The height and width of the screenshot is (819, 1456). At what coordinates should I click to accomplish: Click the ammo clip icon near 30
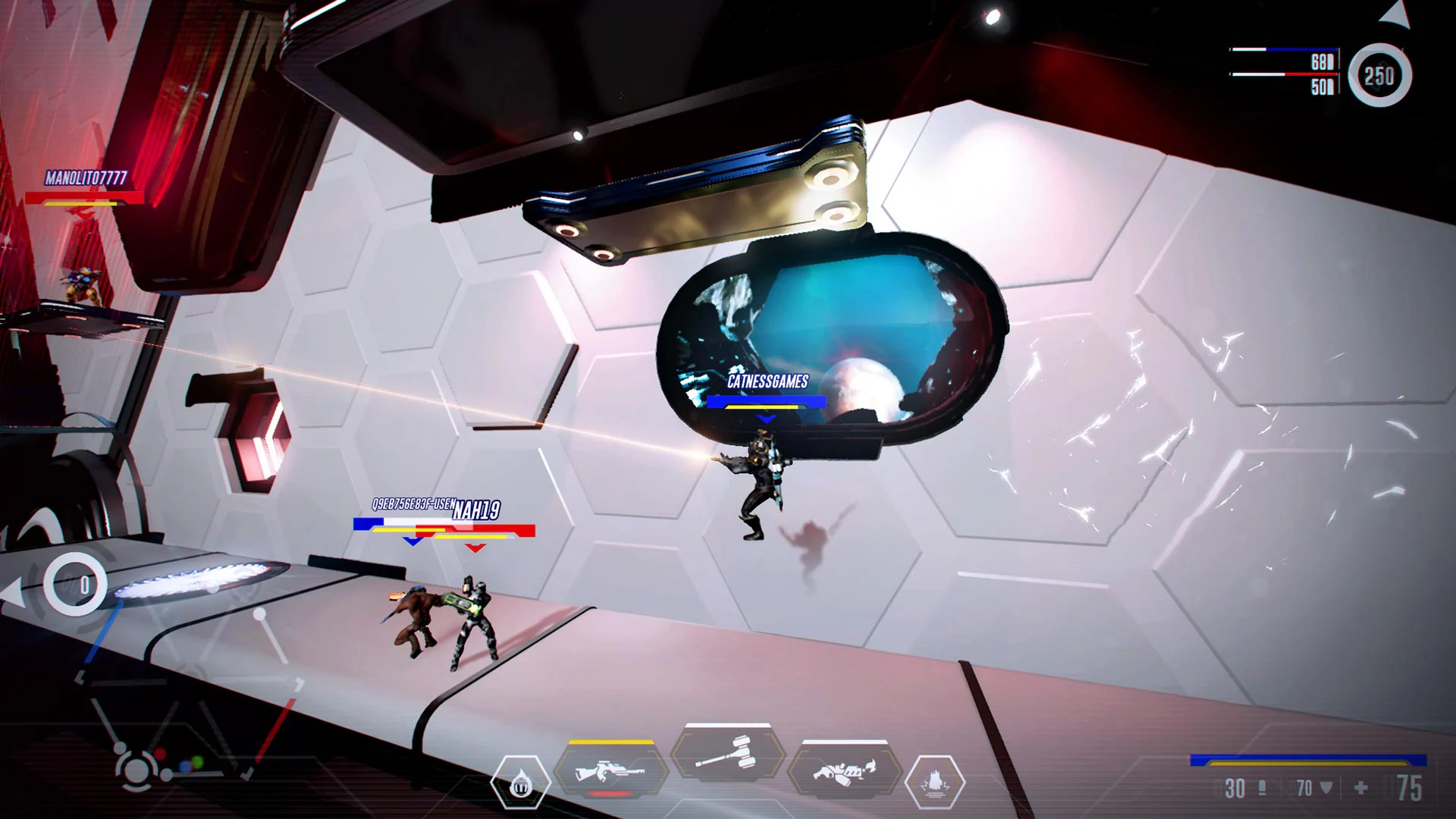tap(1261, 789)
